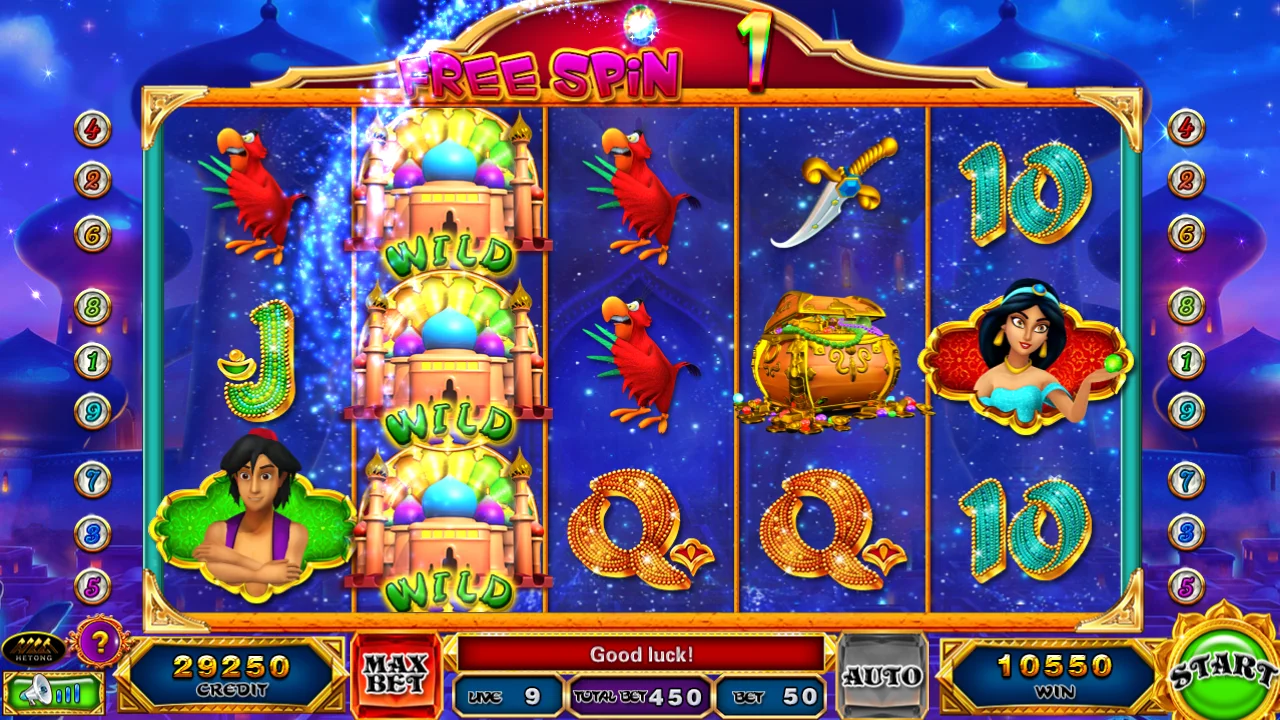Screen dimensions: 1280x720
Task: Open the purple question mark help
Action: (97, 641)
